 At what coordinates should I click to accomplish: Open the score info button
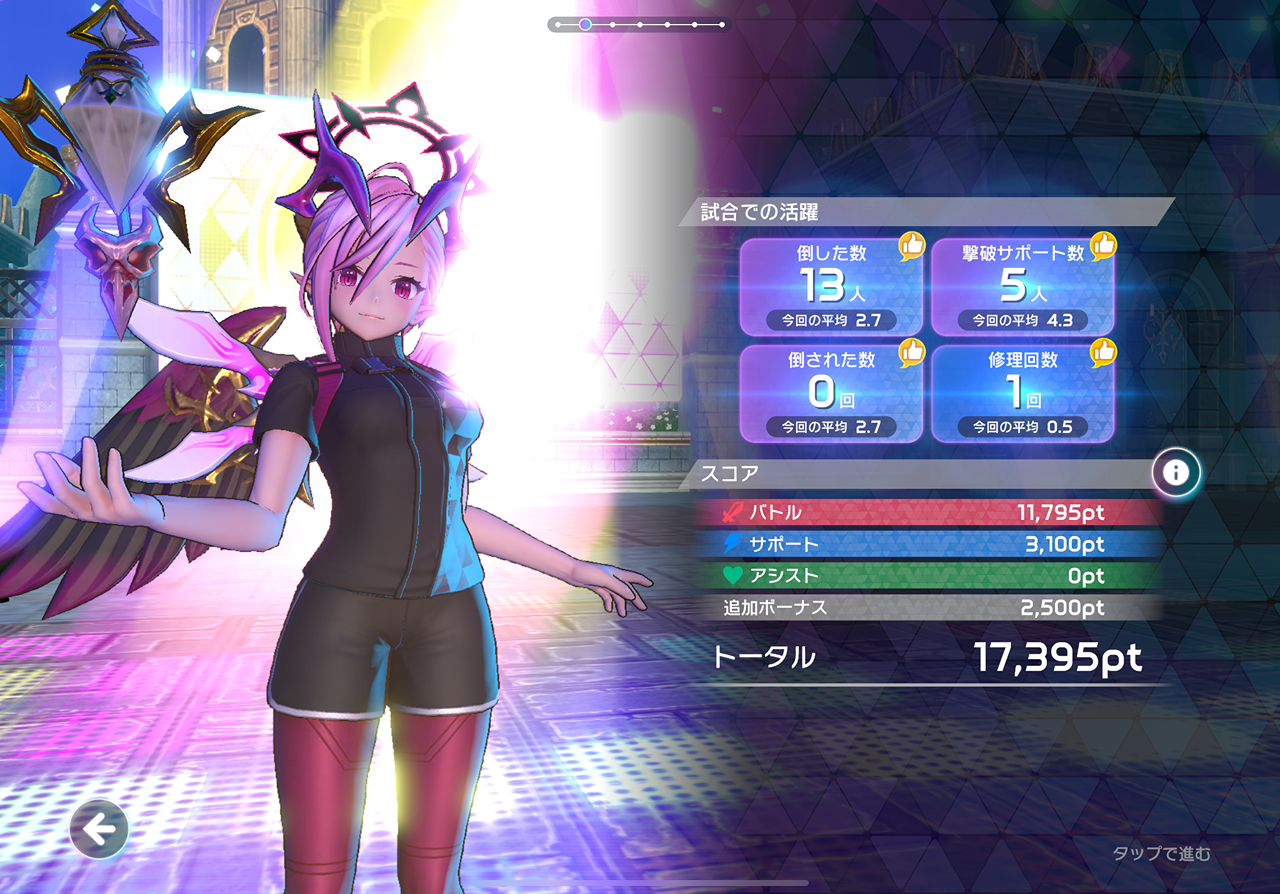pyautogui.click(x=1176, y=473)
